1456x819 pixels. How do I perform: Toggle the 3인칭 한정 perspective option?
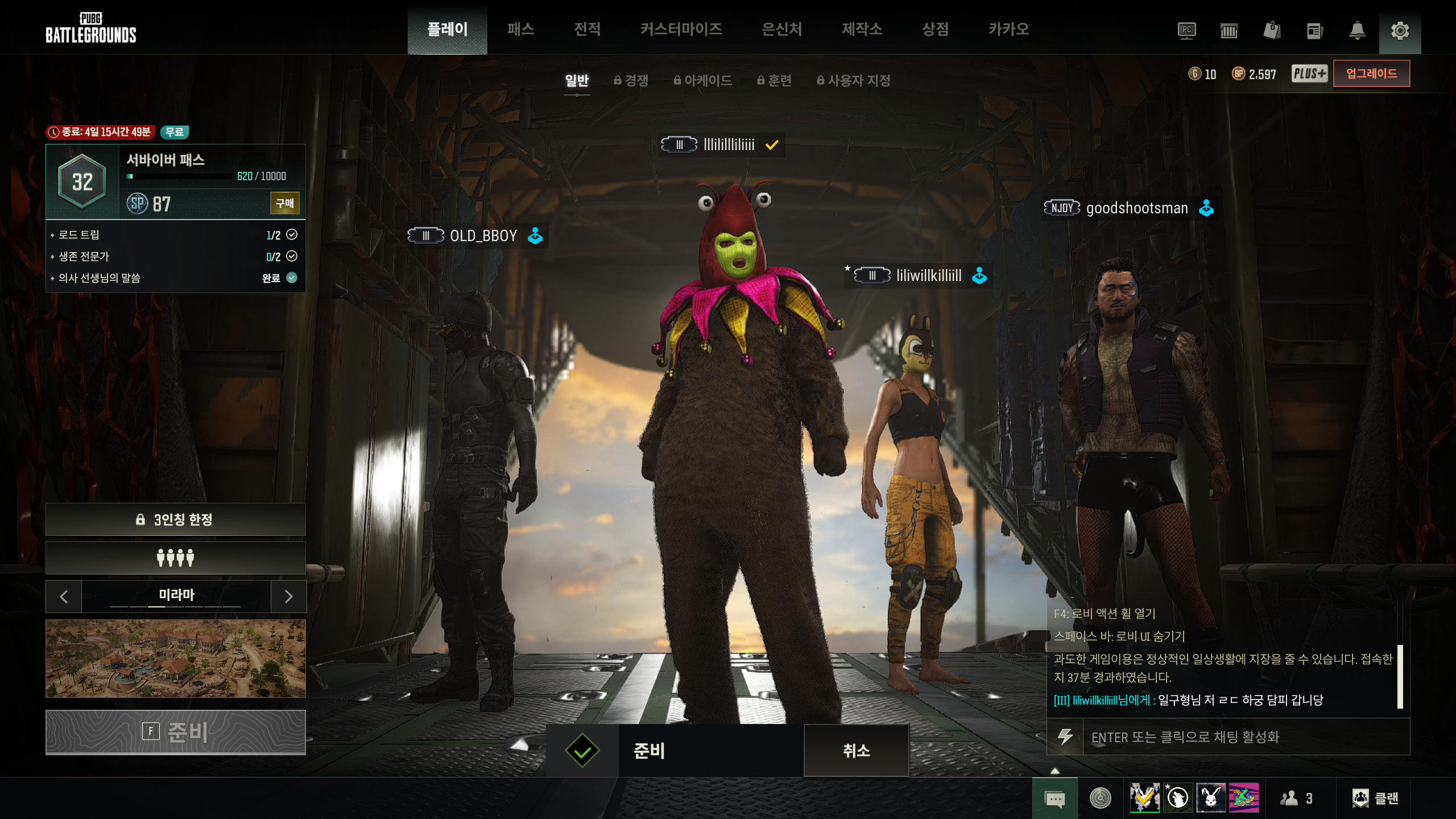[x=175, y=519]
